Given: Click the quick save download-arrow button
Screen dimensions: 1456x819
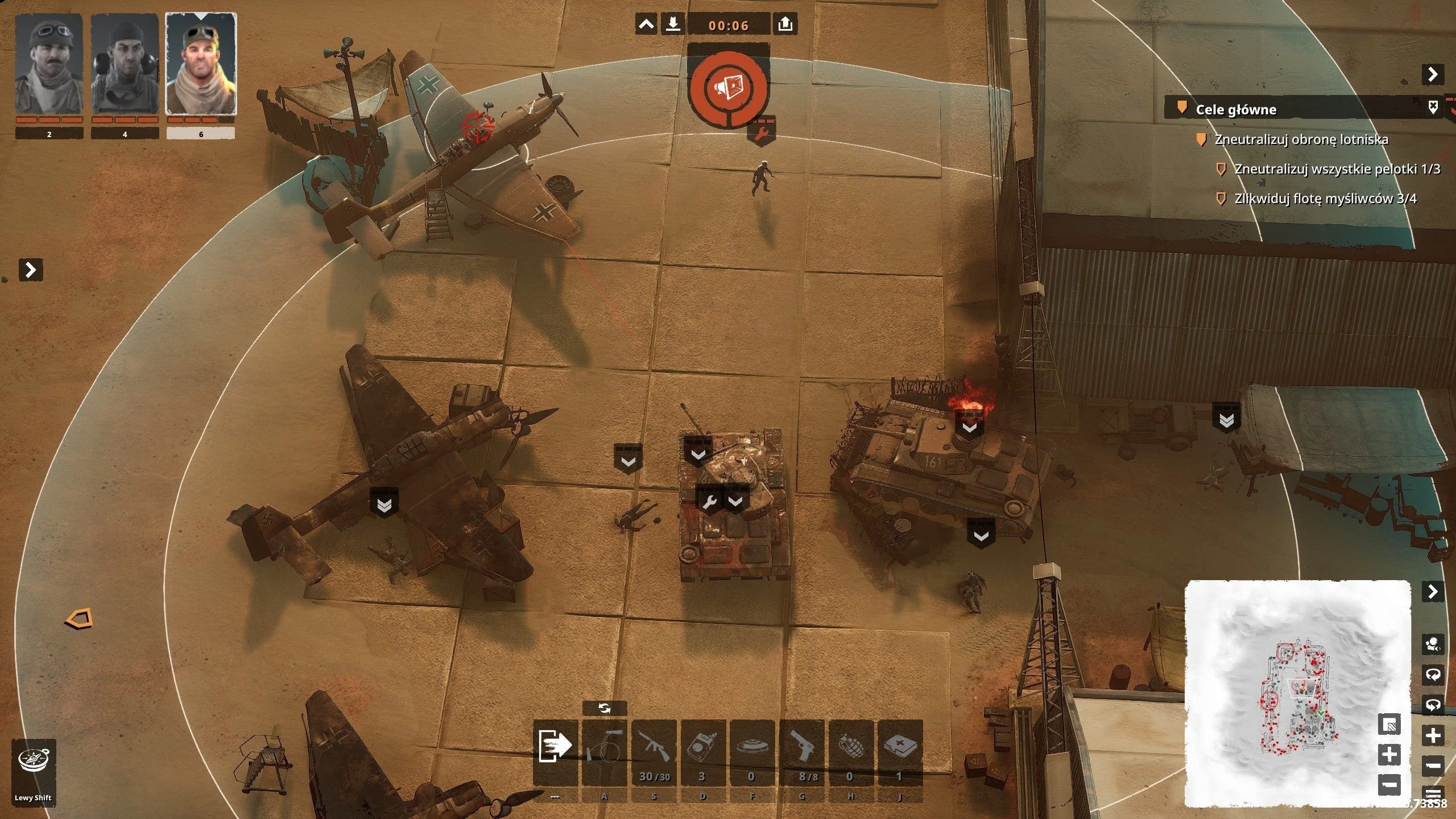Looking at the screenshot, I should point(673,24).
